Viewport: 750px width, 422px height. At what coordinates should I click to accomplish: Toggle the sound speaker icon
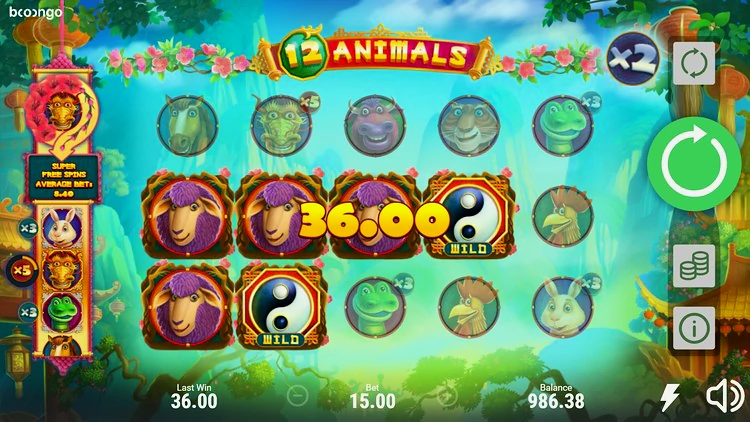[x=723, y=397]
